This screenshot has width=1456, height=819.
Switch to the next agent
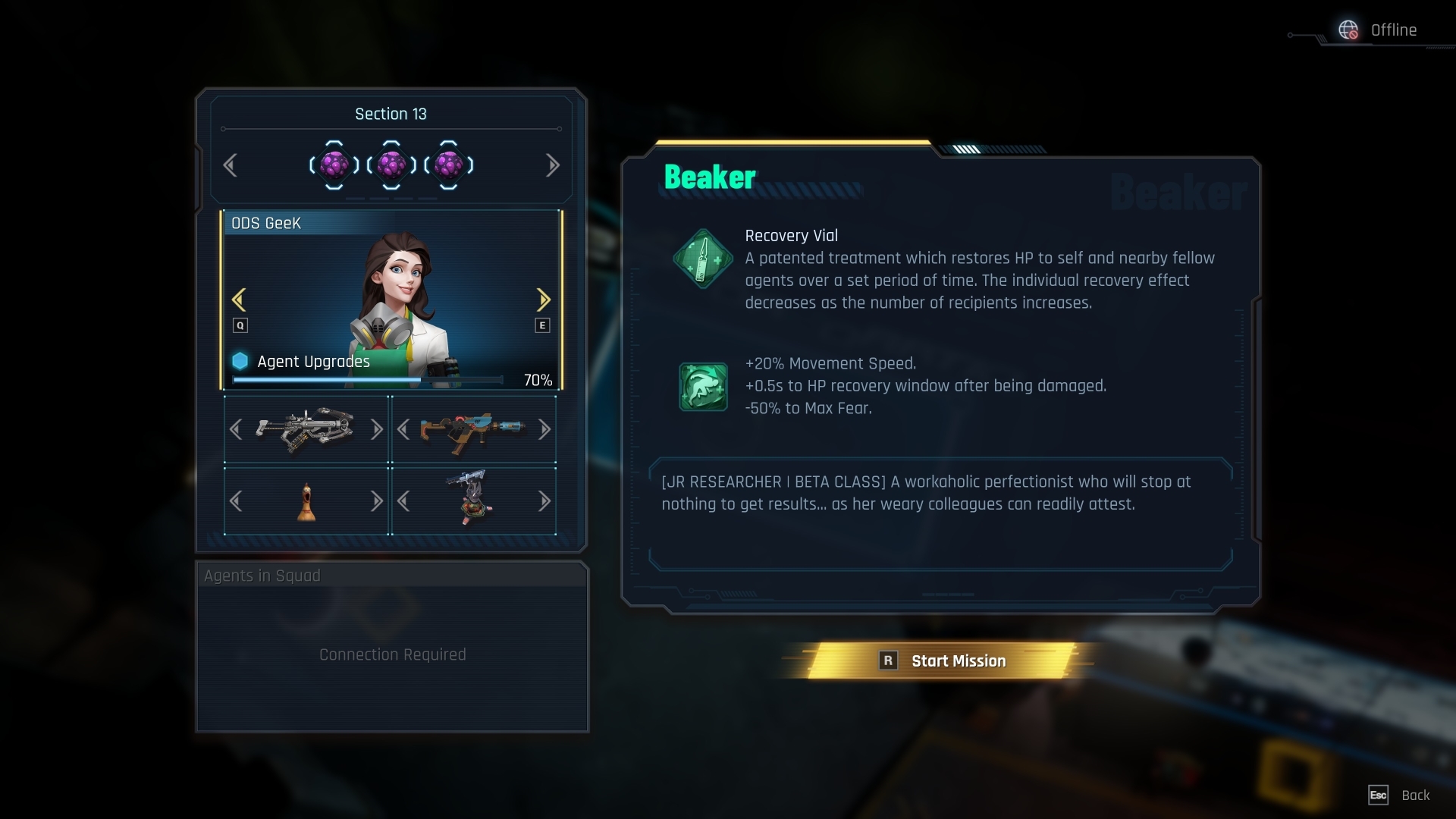click(543, 300)
